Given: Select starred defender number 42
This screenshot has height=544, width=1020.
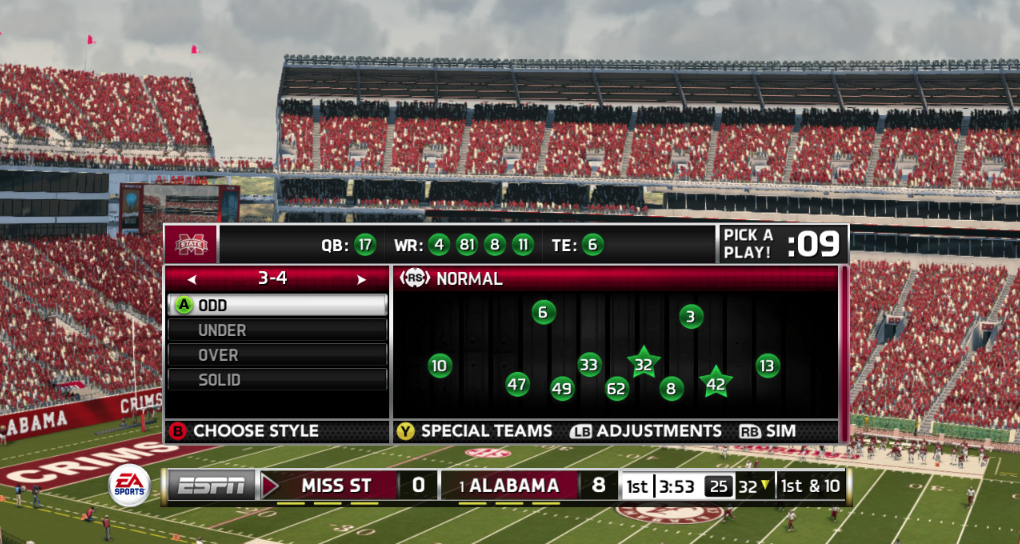Looking at the screenshot, I should click(716, 382).
